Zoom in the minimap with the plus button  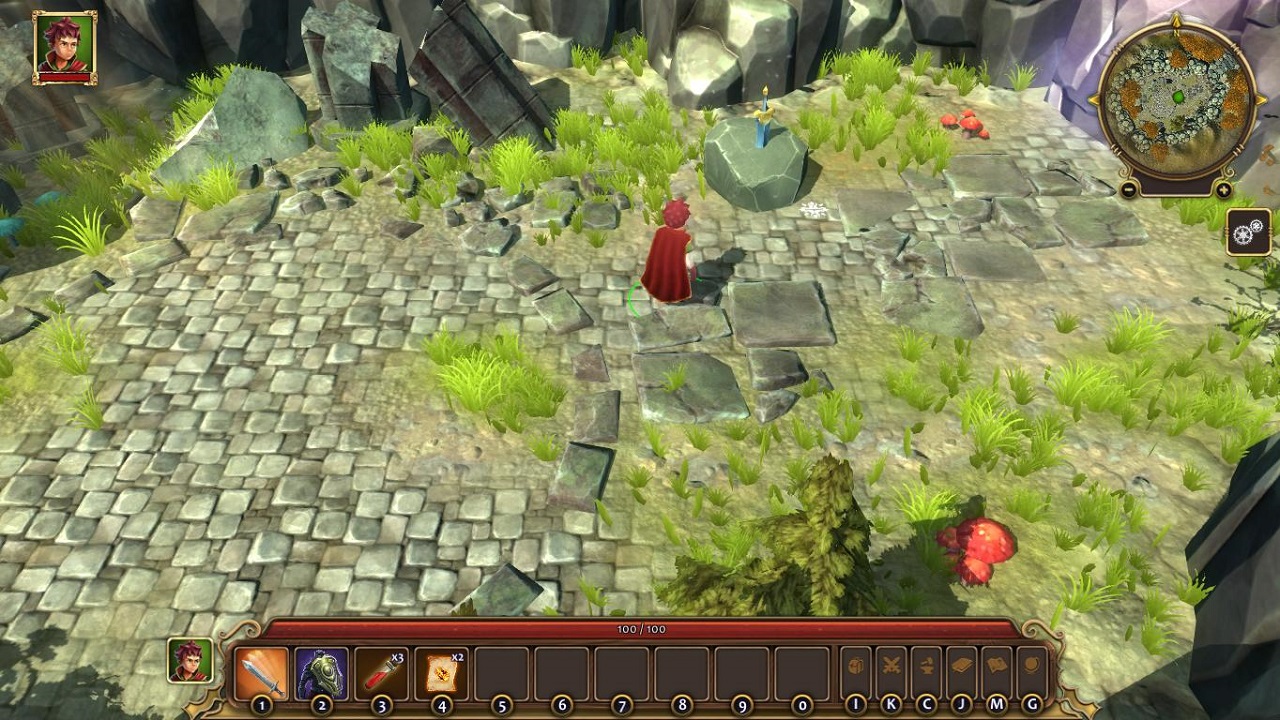pyautogui.click(x=1224, y=190)
